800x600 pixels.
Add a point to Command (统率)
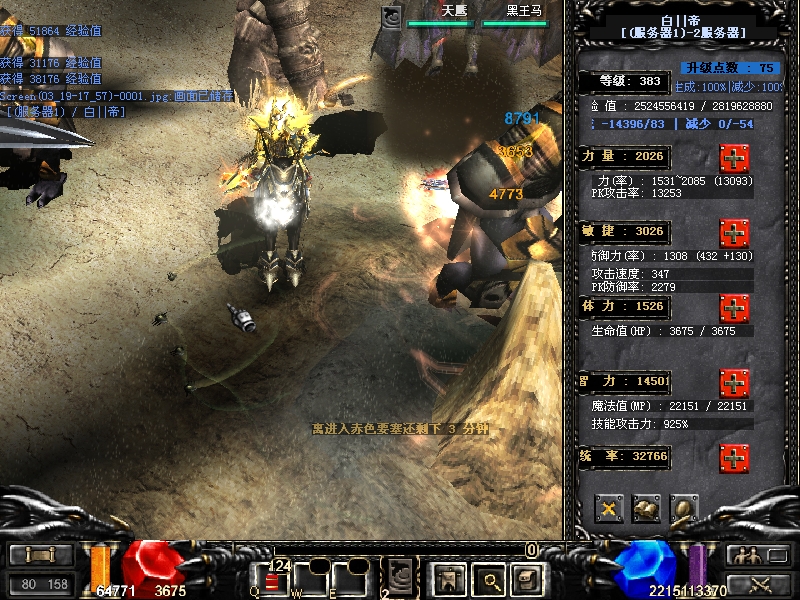pos(735,458)
